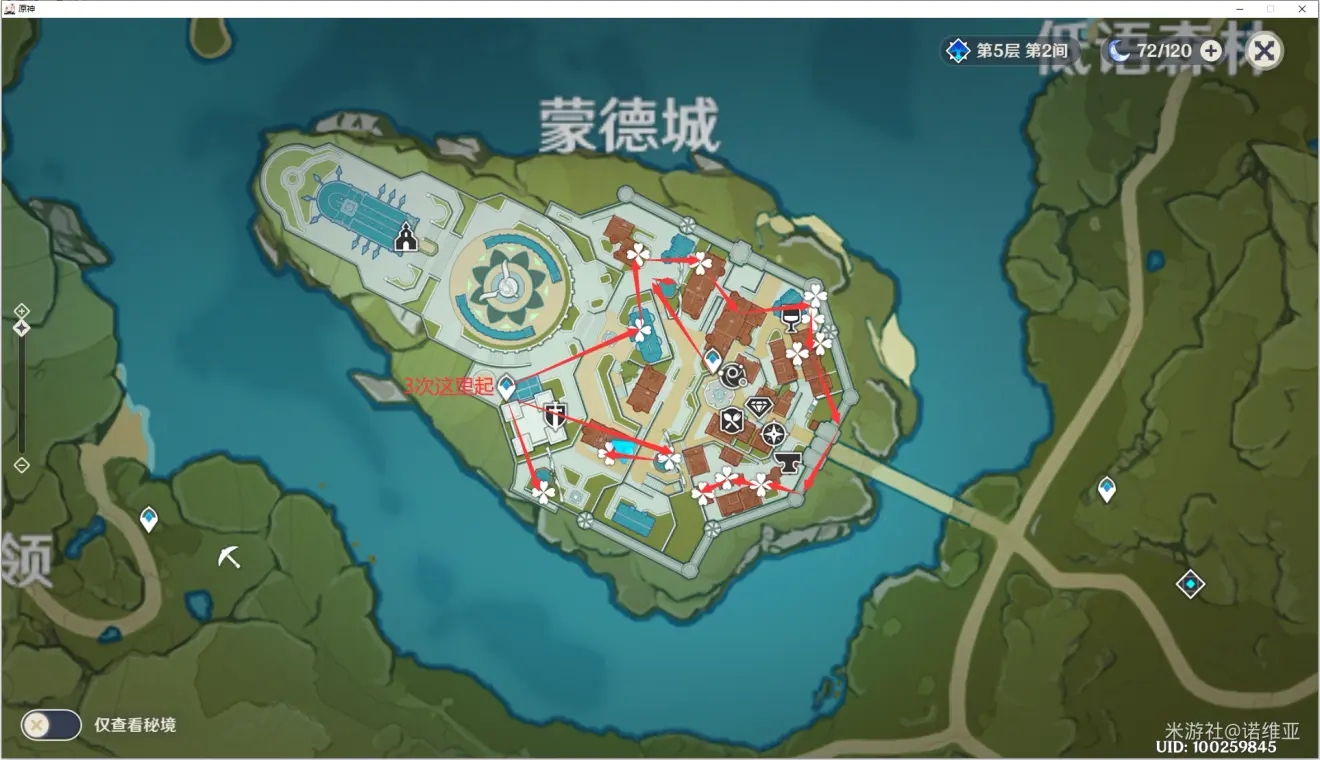Click the zoom-in marker atop the slider
The image size is (1320, 760).
[x=22, y=311]
